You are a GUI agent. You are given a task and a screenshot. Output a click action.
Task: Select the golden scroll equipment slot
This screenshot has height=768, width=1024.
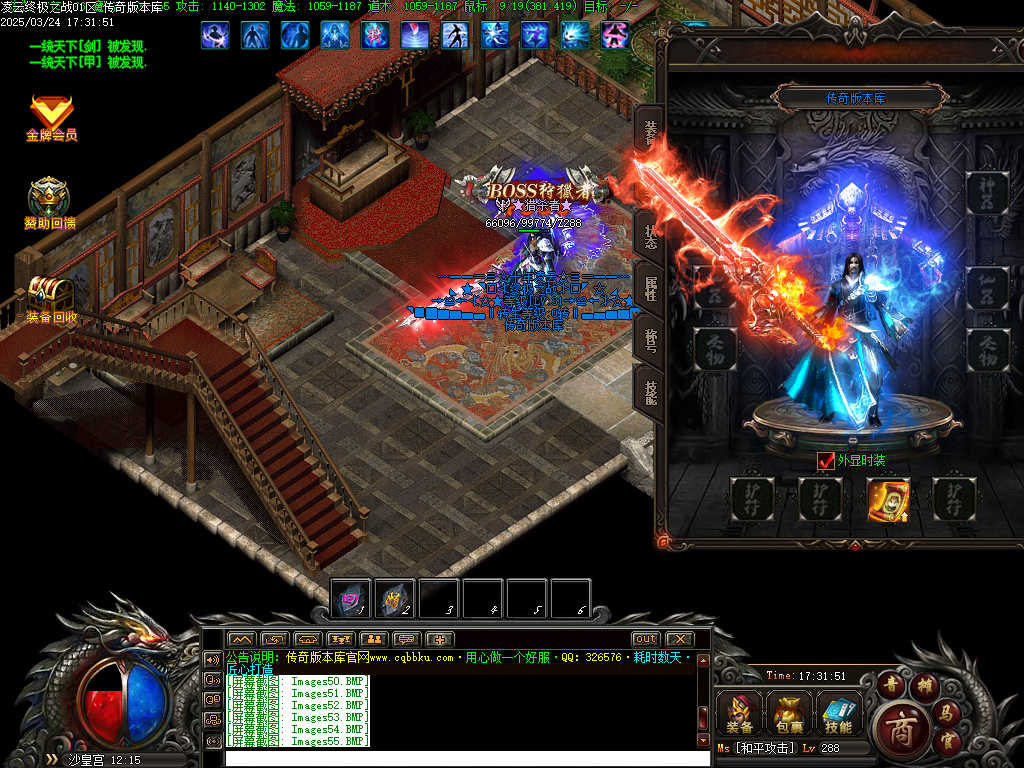[x=887, y=500]
